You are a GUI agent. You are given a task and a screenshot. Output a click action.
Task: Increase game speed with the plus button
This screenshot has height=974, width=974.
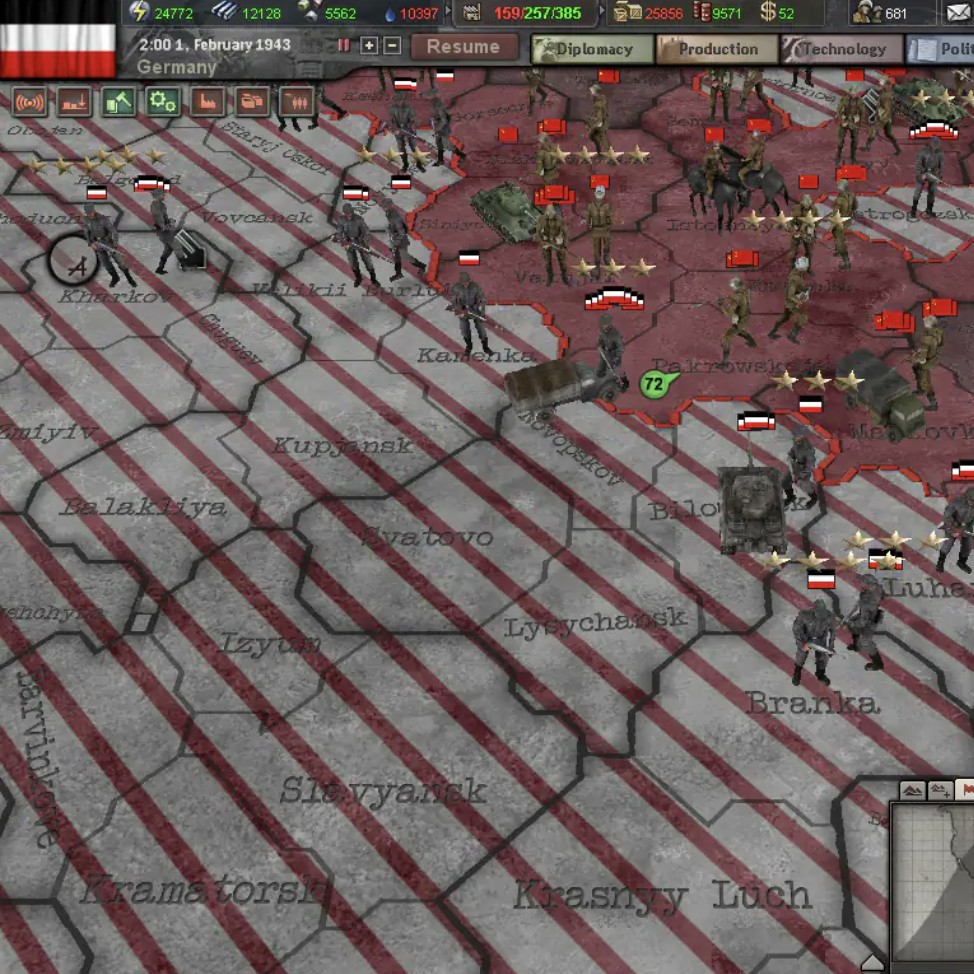369,46
